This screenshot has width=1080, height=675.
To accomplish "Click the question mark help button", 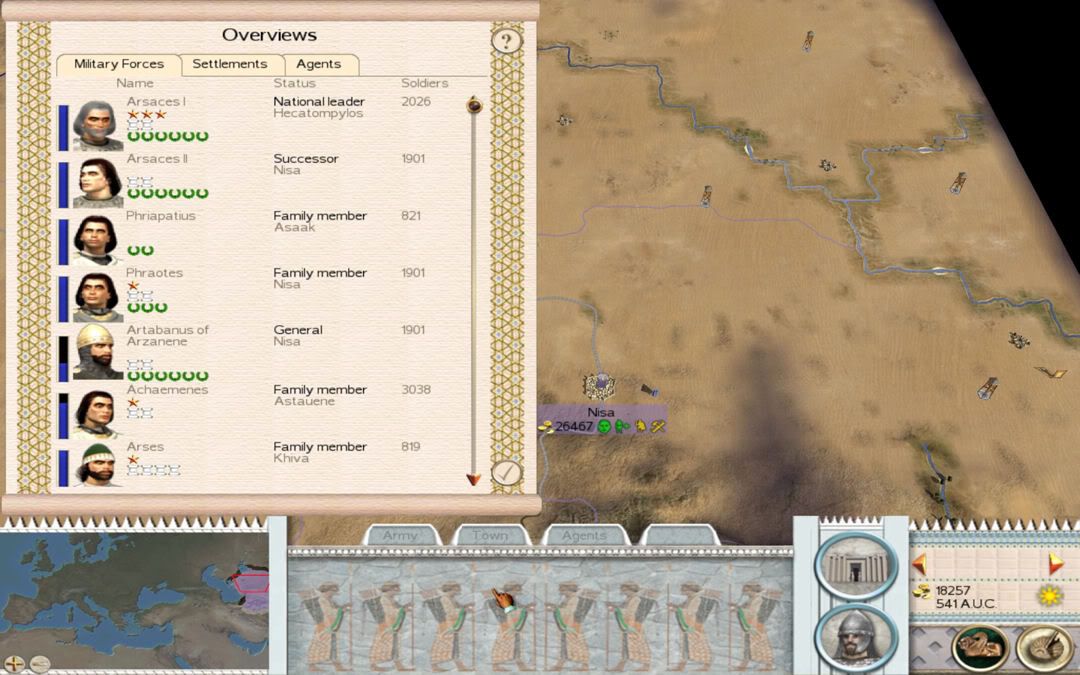I will coord(507,41).
